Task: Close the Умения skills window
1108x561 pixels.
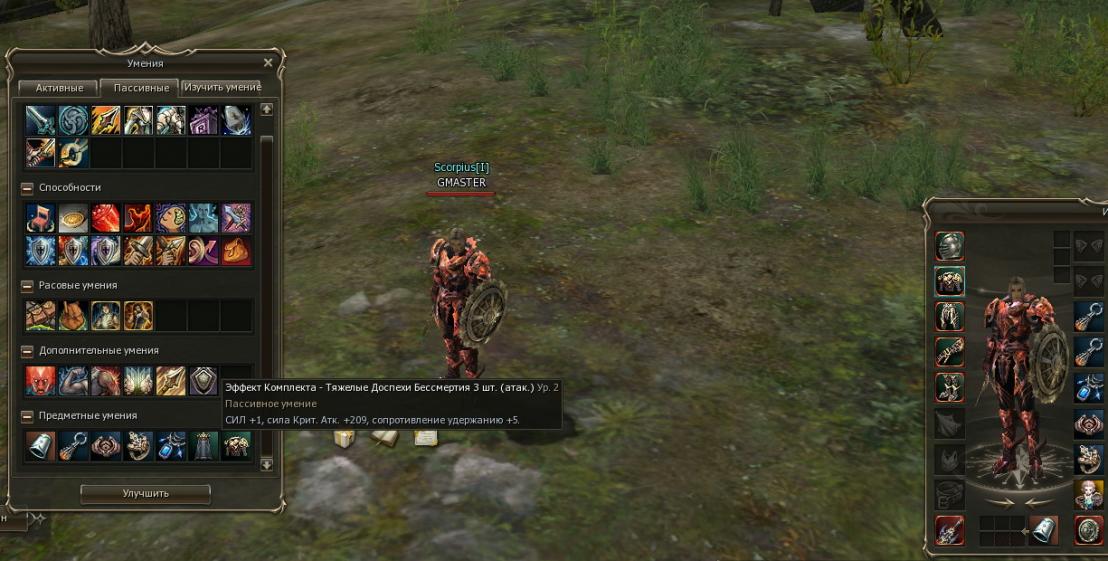Action: (x=267, y=63)
